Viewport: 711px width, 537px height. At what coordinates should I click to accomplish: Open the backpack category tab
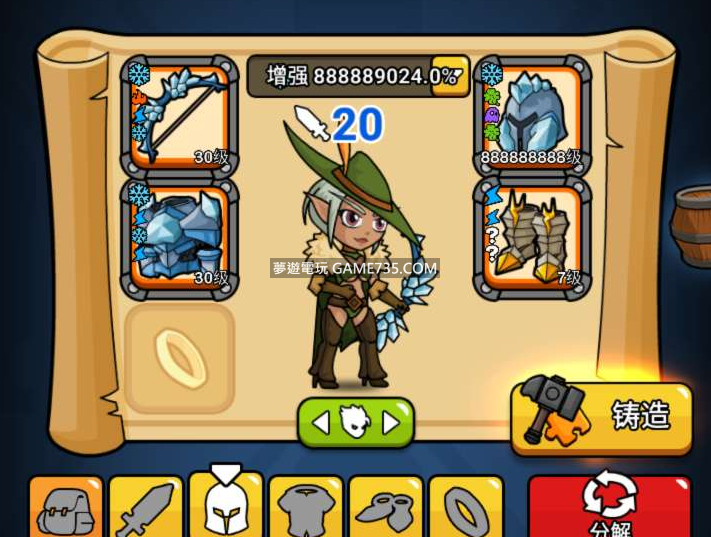(x=65, y=509)
